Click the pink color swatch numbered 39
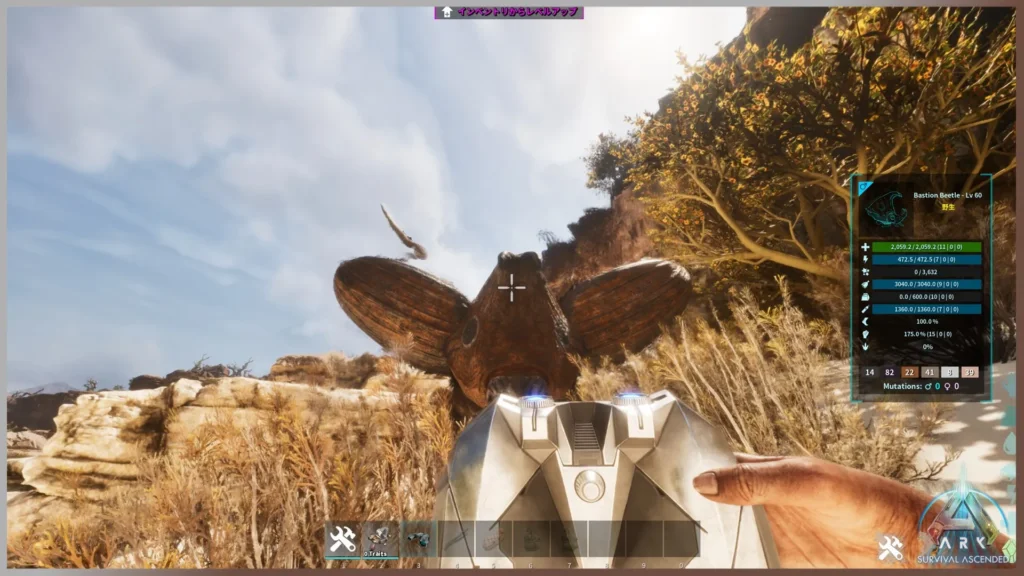This screenshot has width=1024, height=576. coord(970,372)
